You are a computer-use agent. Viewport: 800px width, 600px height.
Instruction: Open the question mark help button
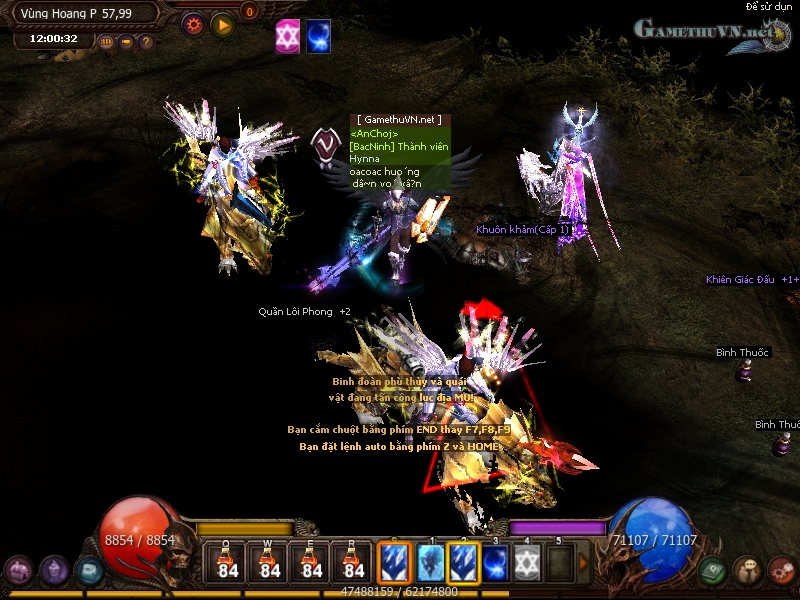point(146,42)
